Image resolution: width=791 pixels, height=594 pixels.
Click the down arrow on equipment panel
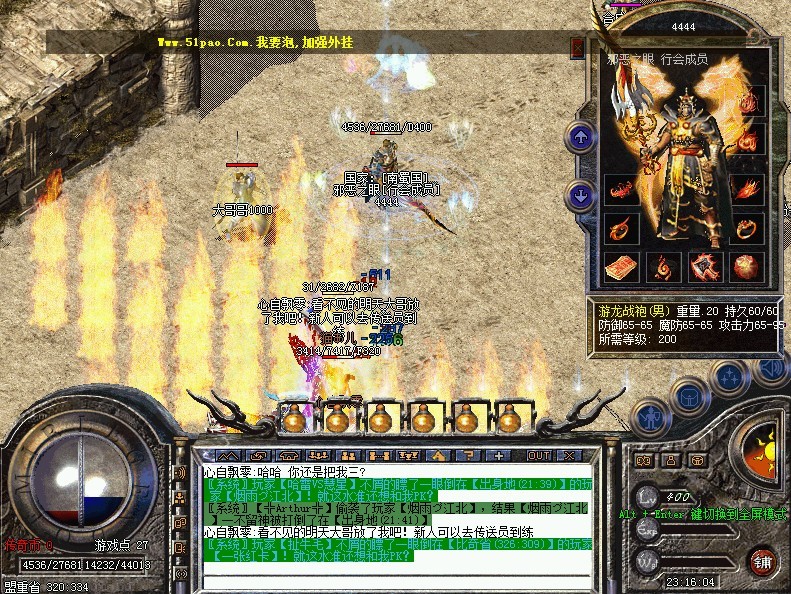[x=579, y=194]
